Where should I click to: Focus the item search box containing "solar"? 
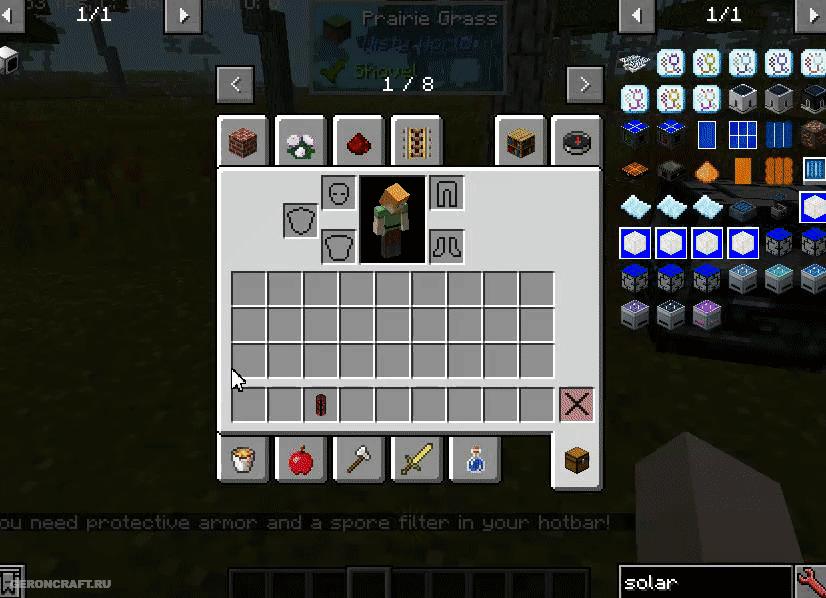click(x=704, y=582)
